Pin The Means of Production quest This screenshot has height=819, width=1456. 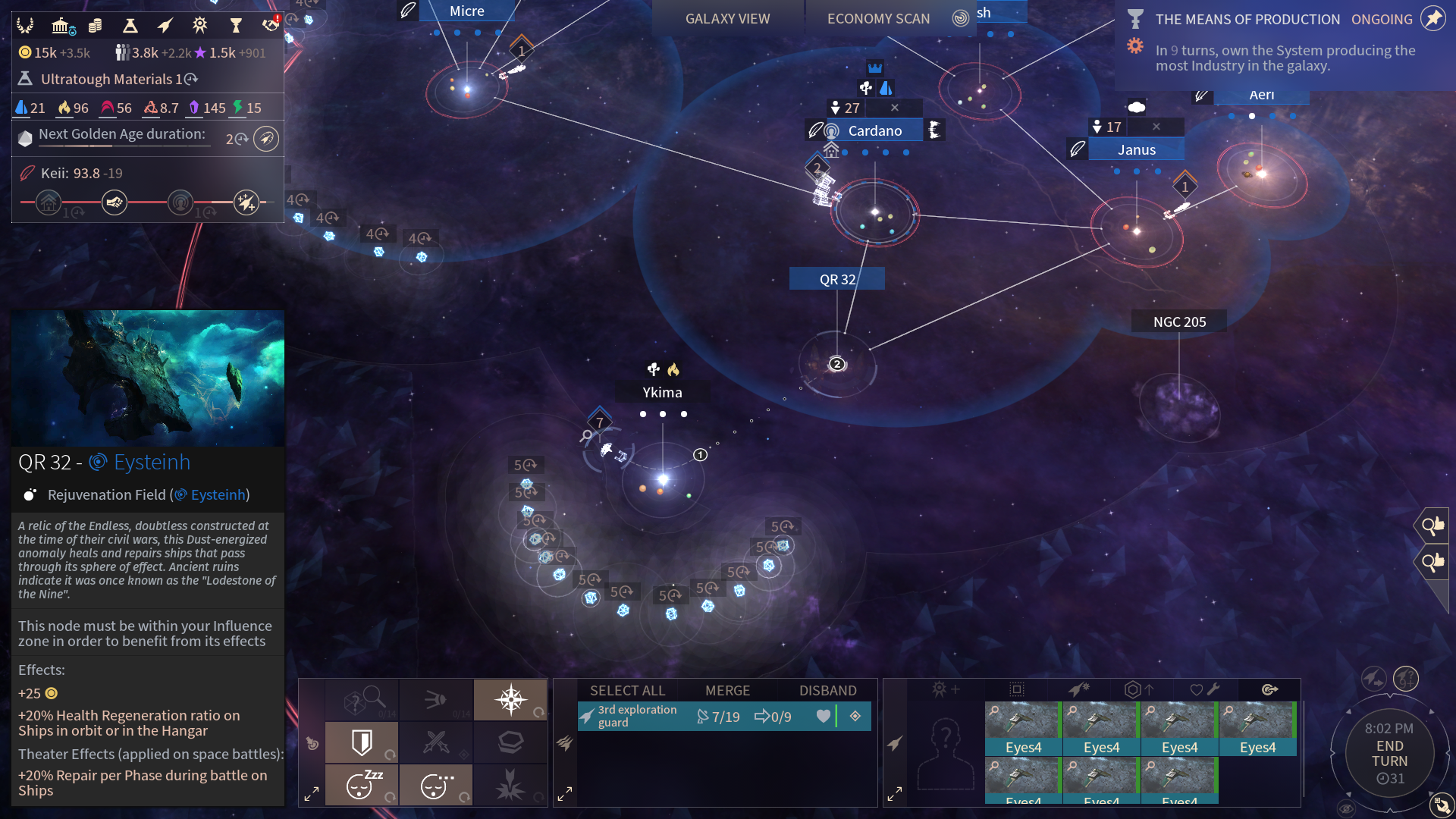[x=1432, y=18]
